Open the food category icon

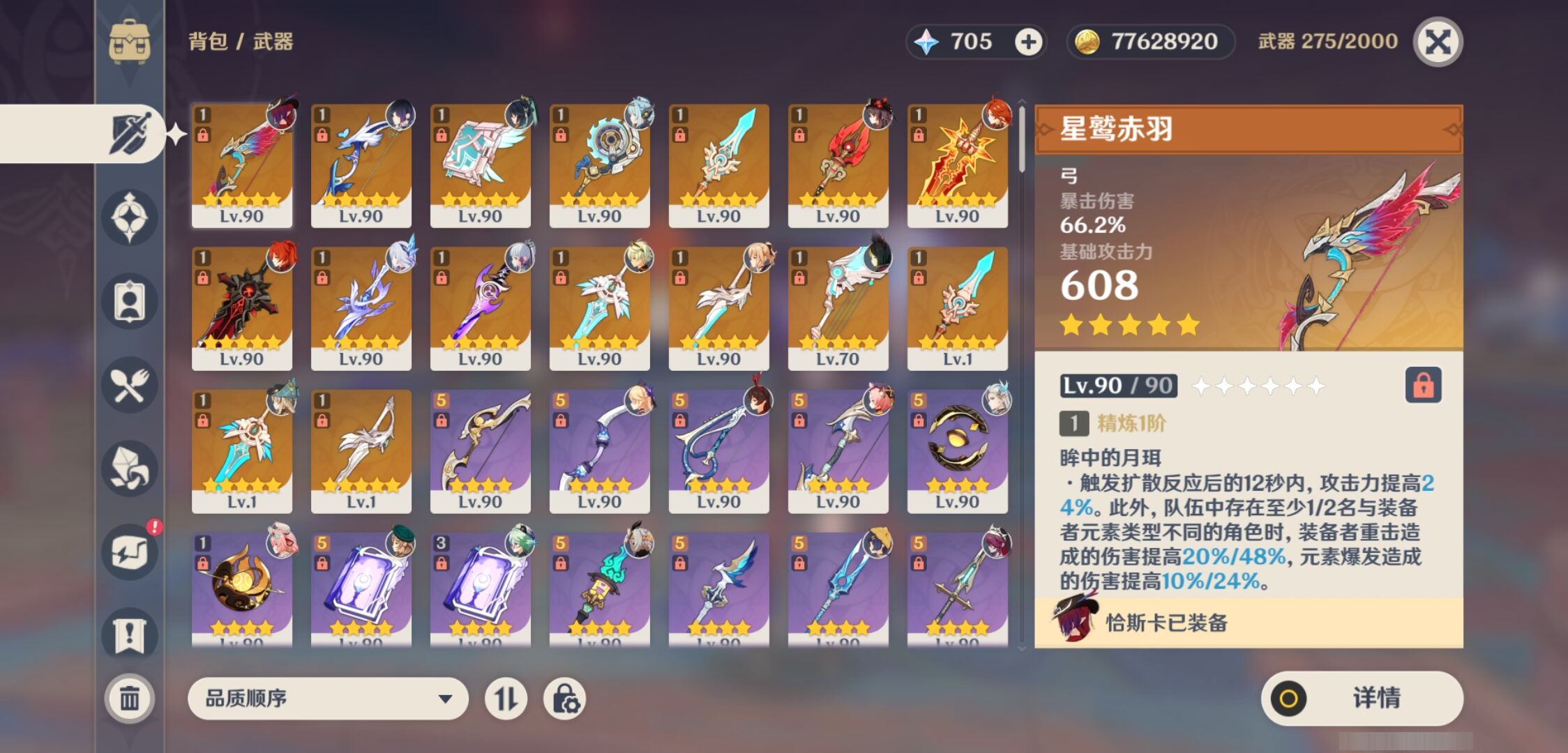pos(130,385)
